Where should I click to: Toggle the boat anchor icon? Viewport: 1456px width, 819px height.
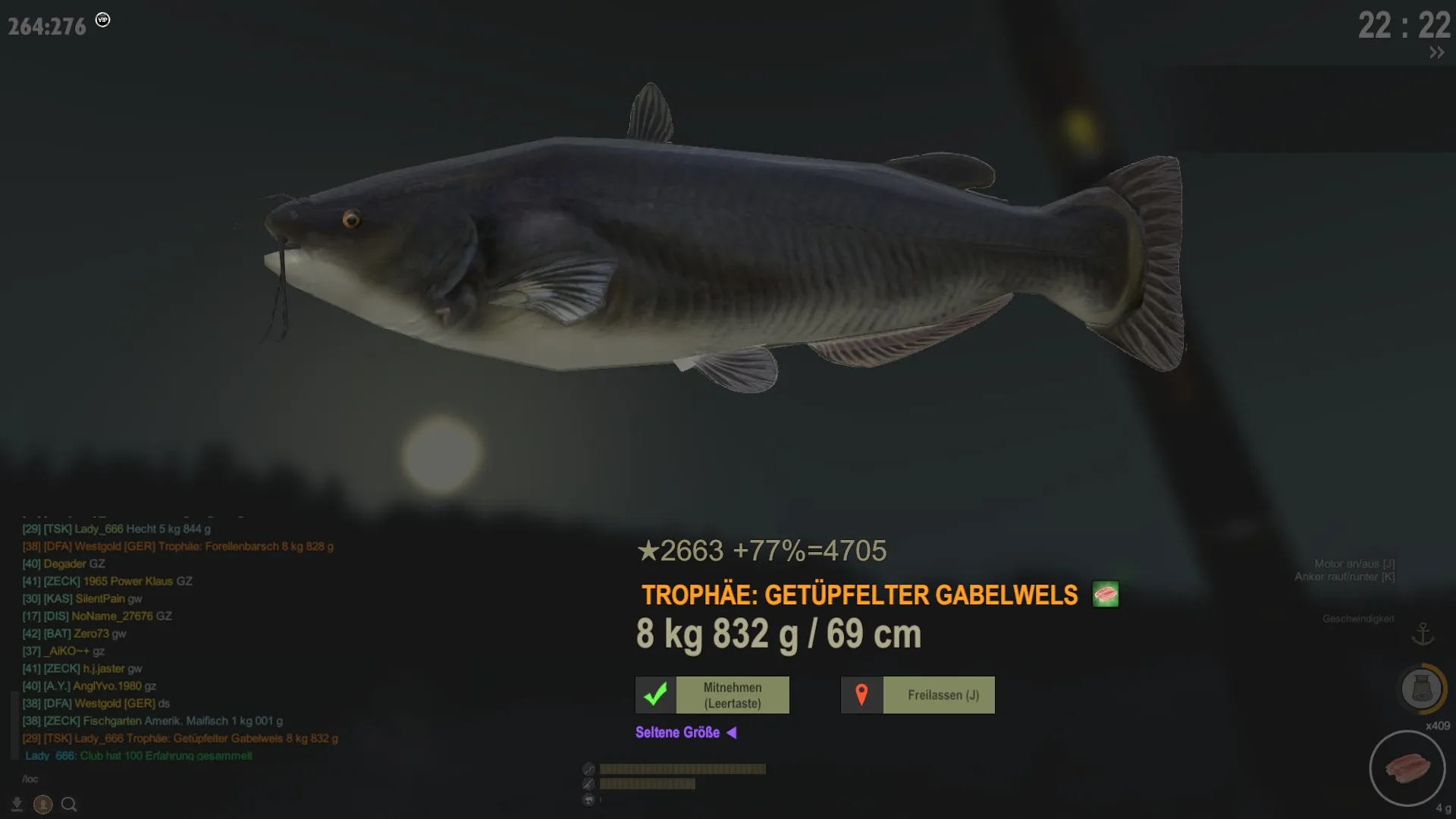(1423, 633)
